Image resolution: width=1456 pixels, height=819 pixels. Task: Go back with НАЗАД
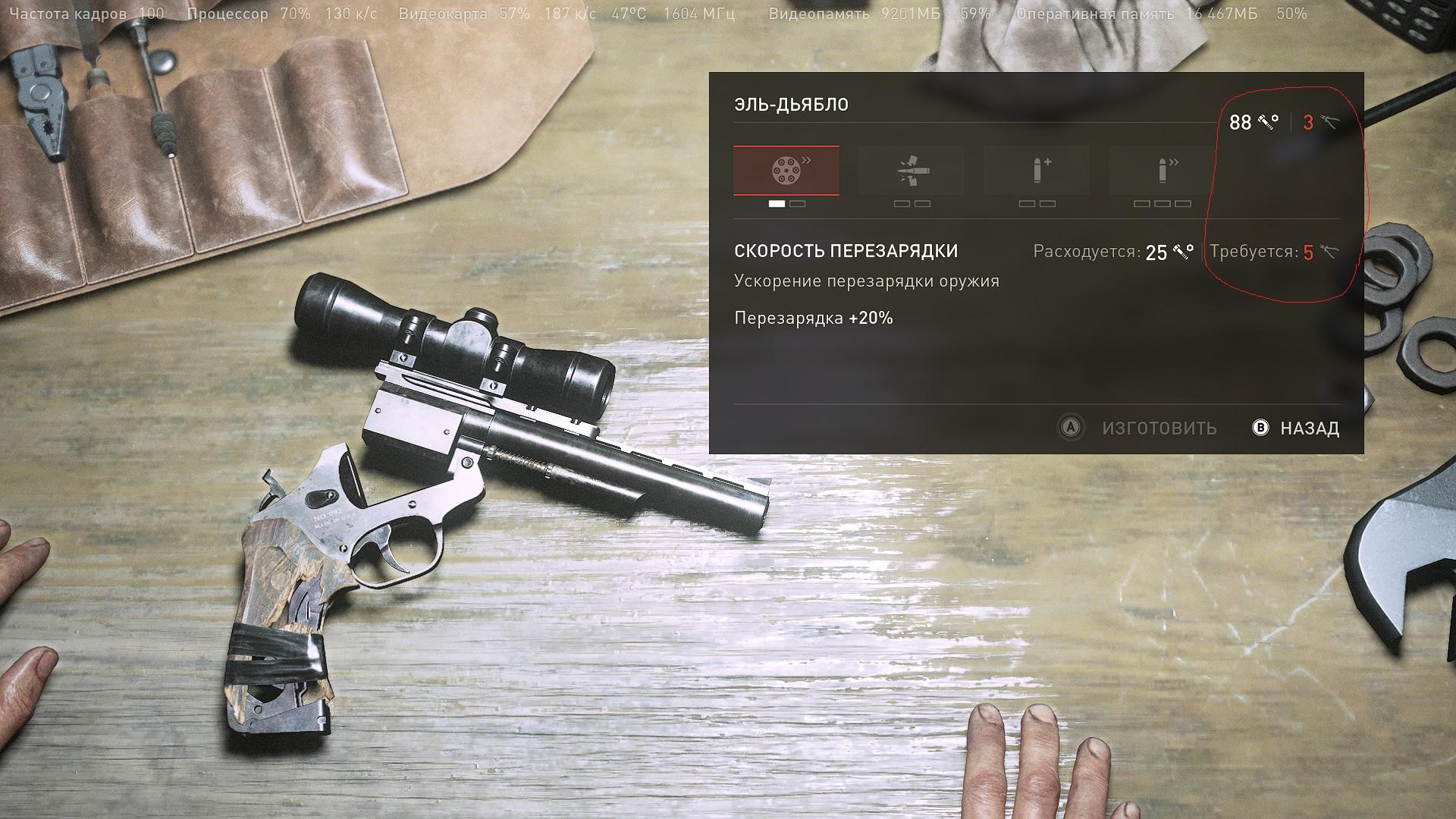[1297, 428]
